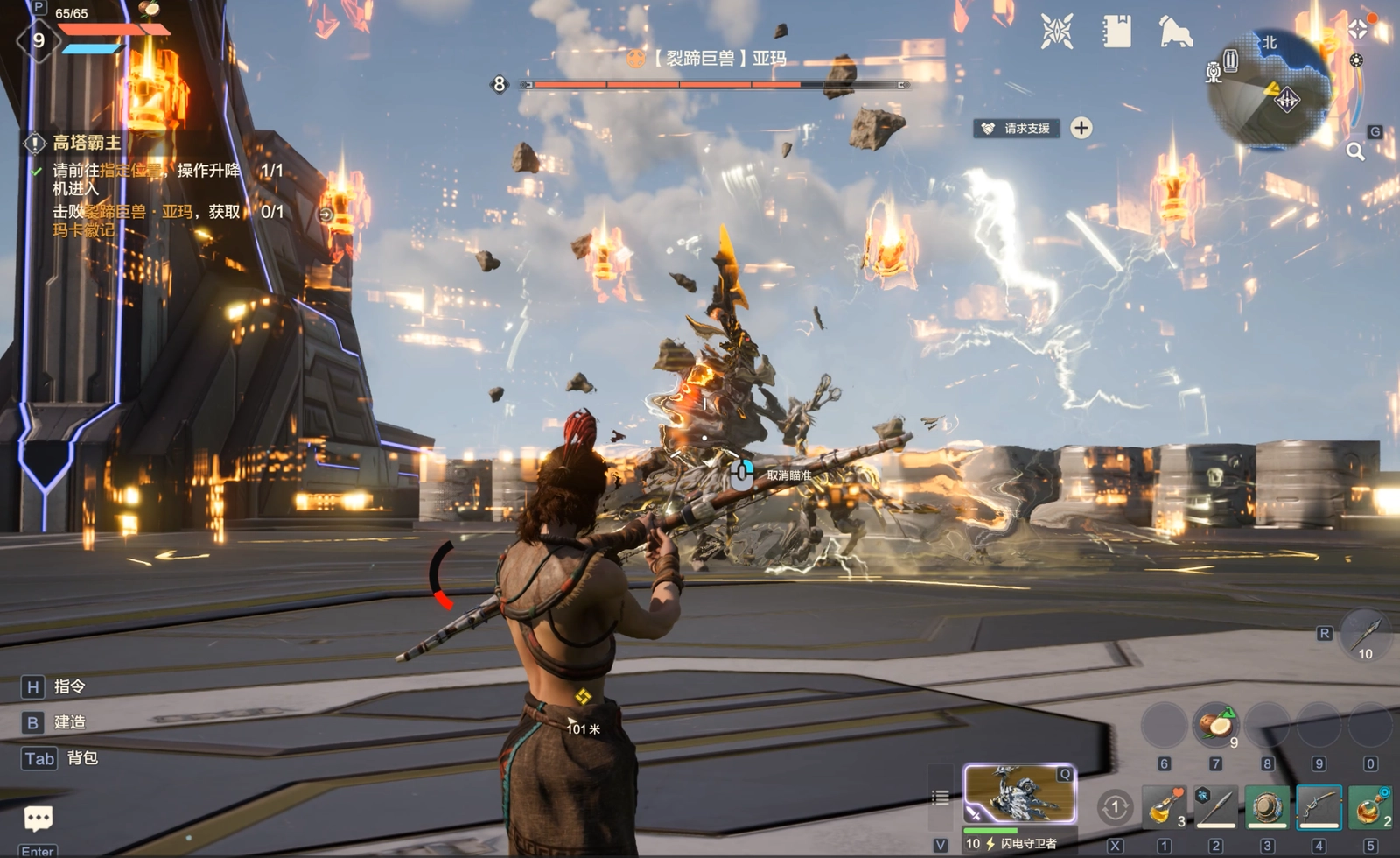Open the crystal emblem menu icon
This screenshot has height=858, width=1400.
(1057, 32)
